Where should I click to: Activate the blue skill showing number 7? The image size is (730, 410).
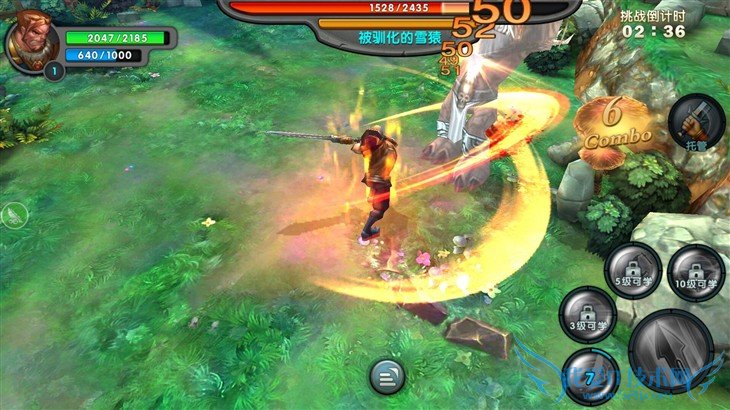[x=590, y=374]
